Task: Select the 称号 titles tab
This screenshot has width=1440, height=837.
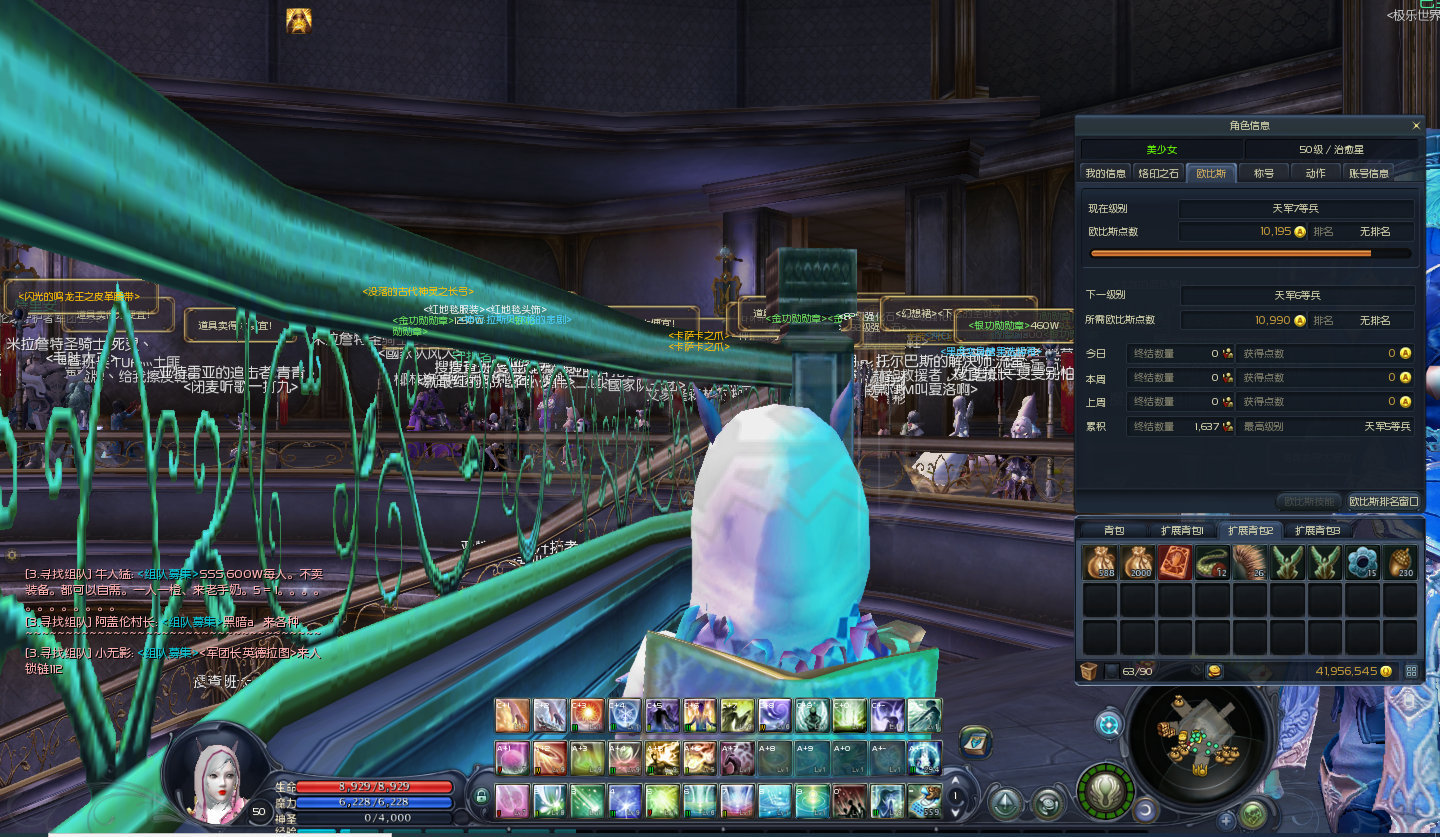Action: (x=1264, y=173)
